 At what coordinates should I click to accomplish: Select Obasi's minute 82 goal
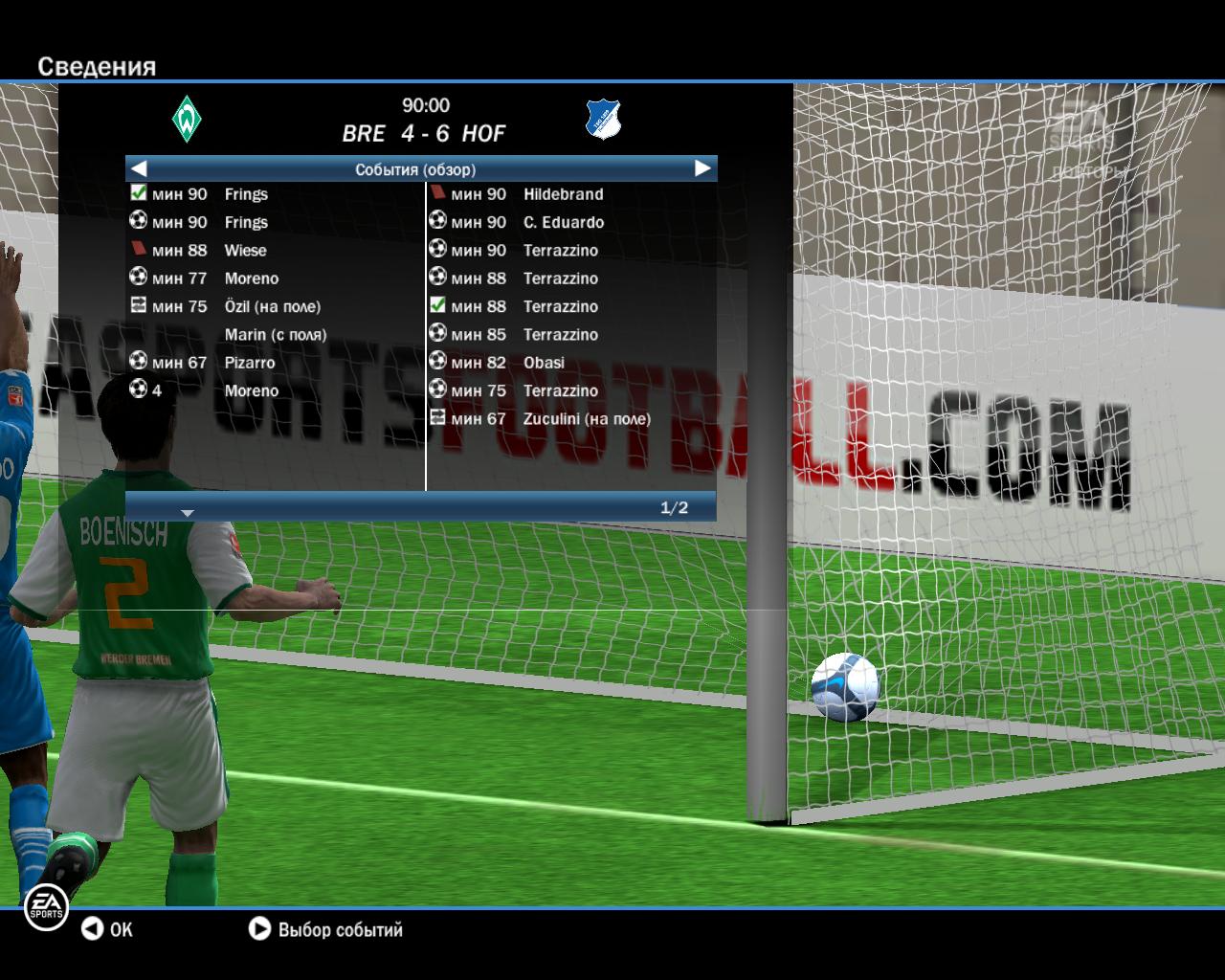click(544, 363)
